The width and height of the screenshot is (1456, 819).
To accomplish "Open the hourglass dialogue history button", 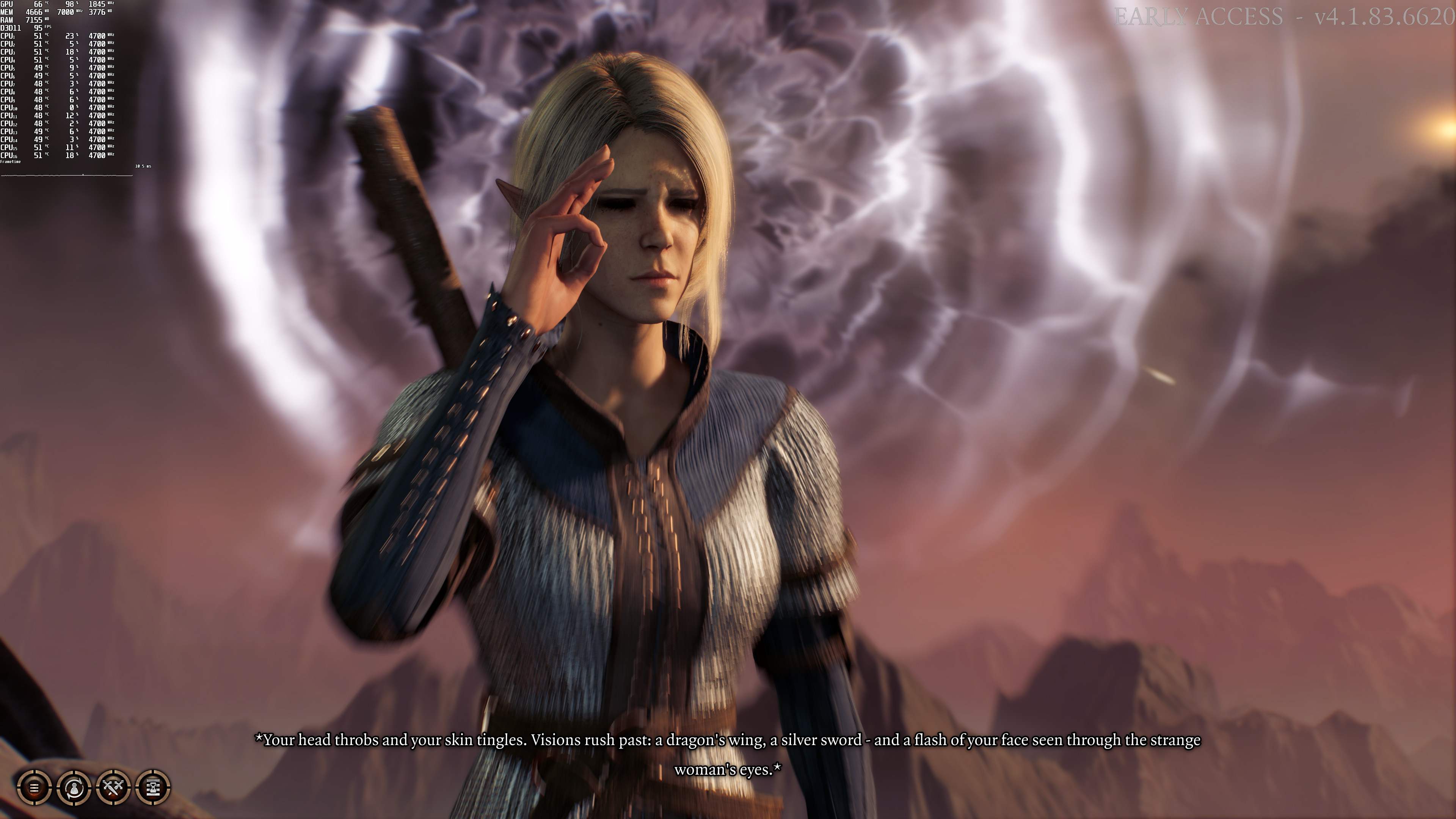I will click(x=153, y=787).
